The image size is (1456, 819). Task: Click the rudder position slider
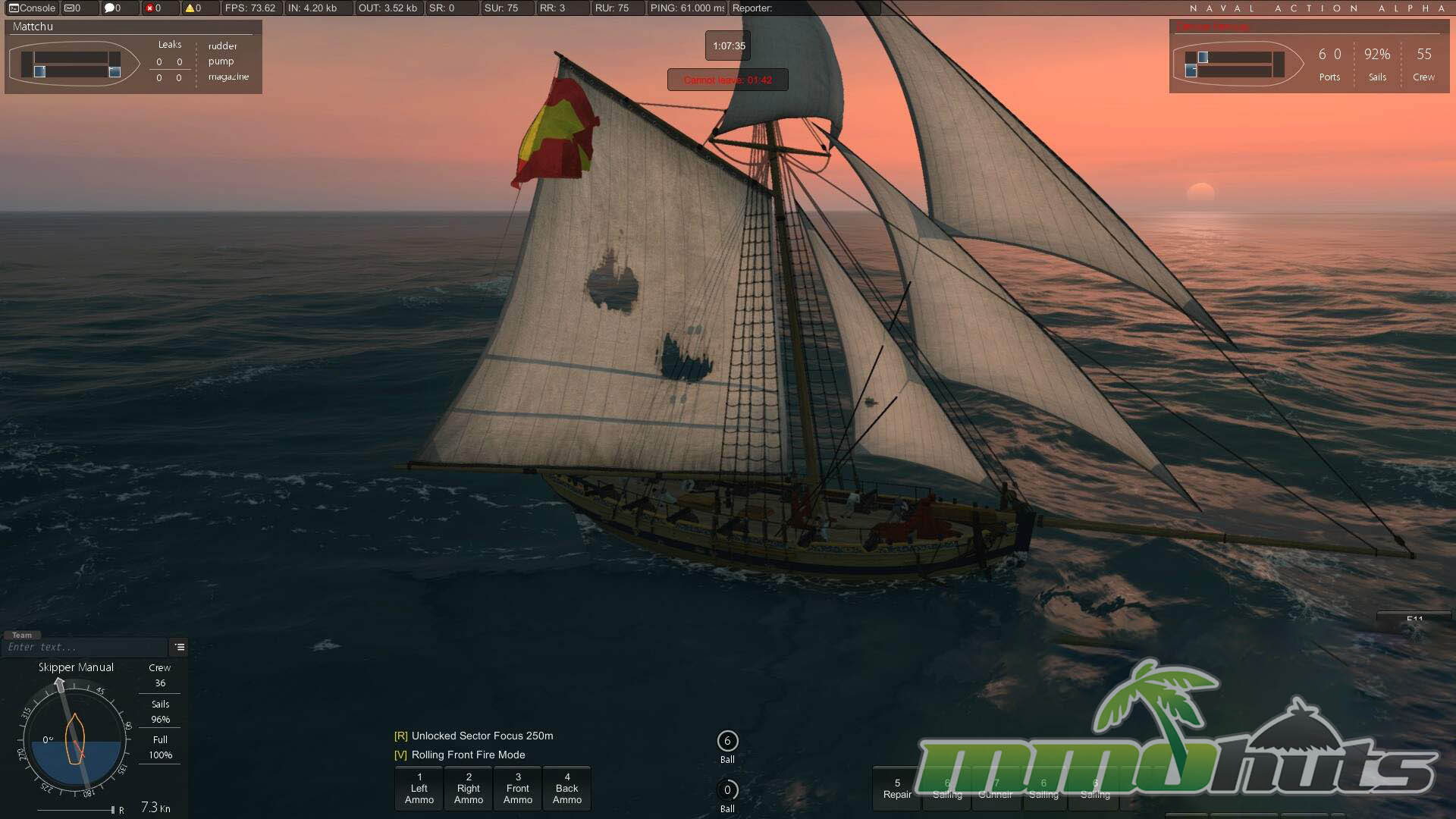tap(76, 810)
